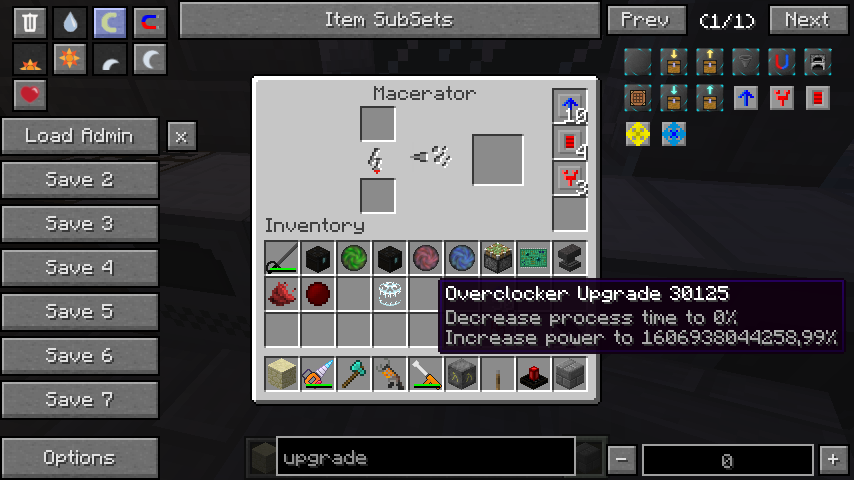
Task: Select the blue arrow overclocker upgrade slot
Action: coord(569,107)
